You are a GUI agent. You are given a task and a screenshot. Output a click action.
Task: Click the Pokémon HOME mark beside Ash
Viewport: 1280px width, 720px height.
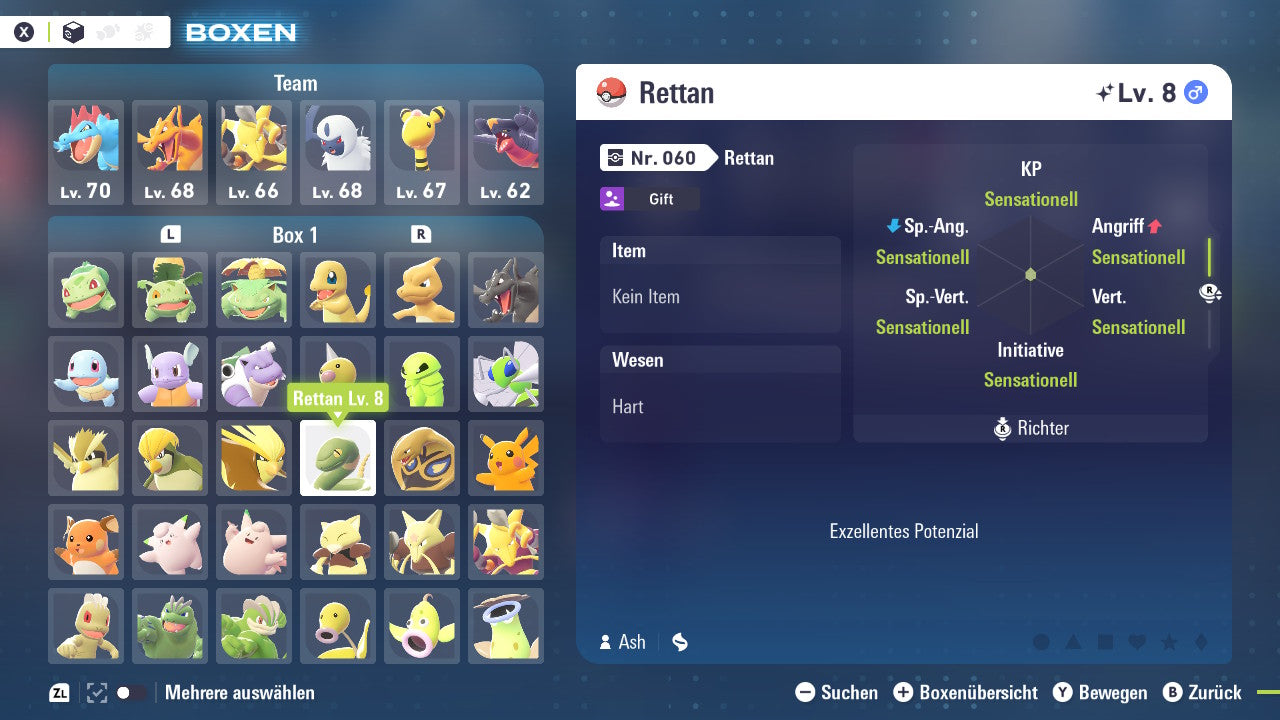(679, 642)
